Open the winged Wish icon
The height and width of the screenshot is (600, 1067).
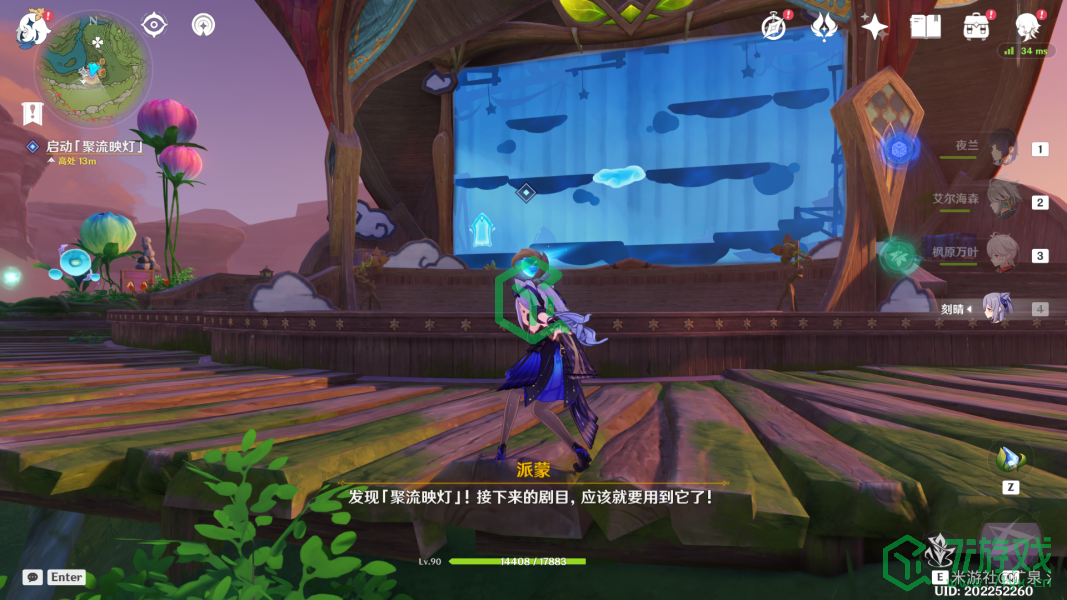(823, 27)
